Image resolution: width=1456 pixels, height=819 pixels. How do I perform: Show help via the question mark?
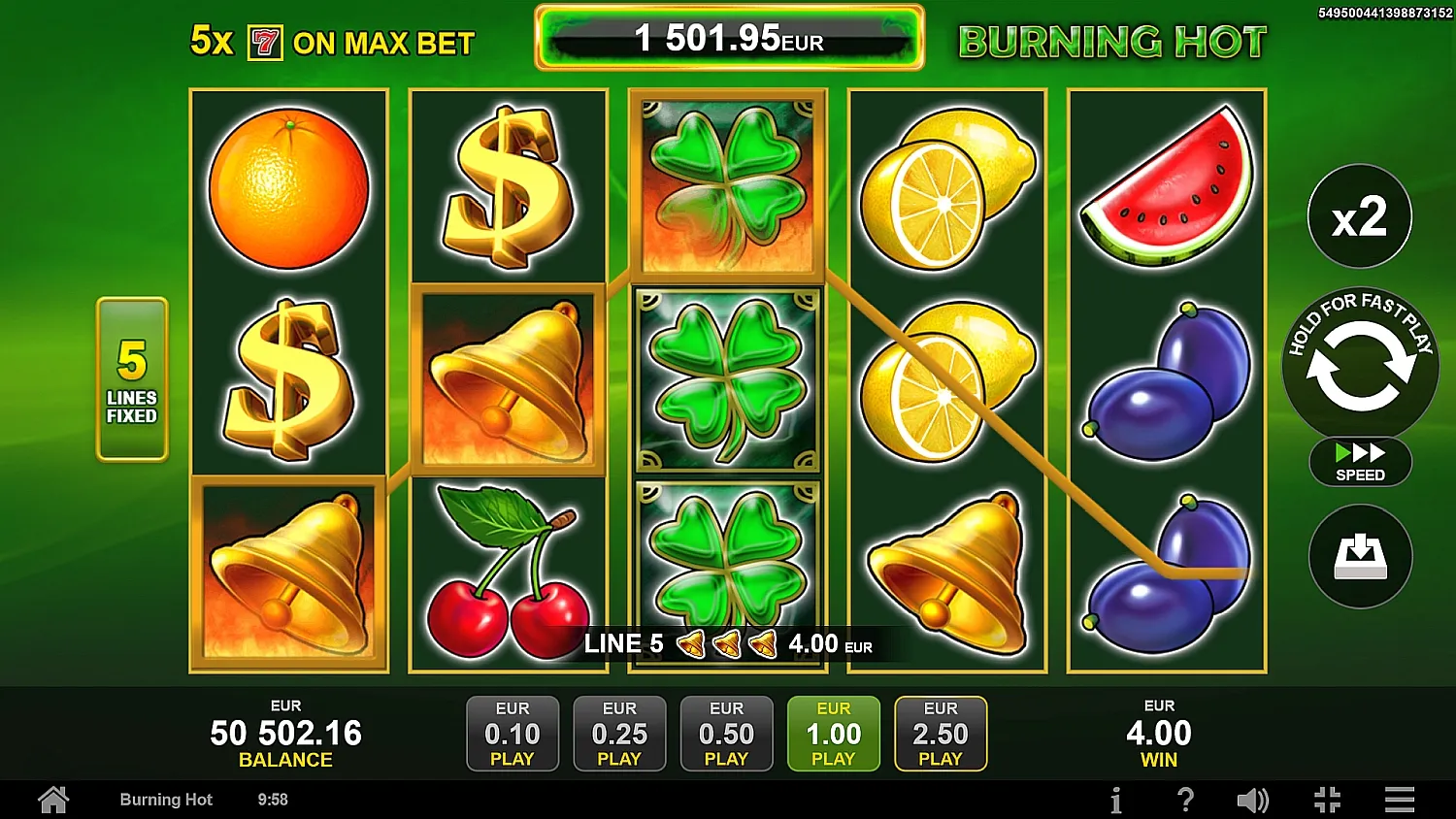(x=1185, y=800)
